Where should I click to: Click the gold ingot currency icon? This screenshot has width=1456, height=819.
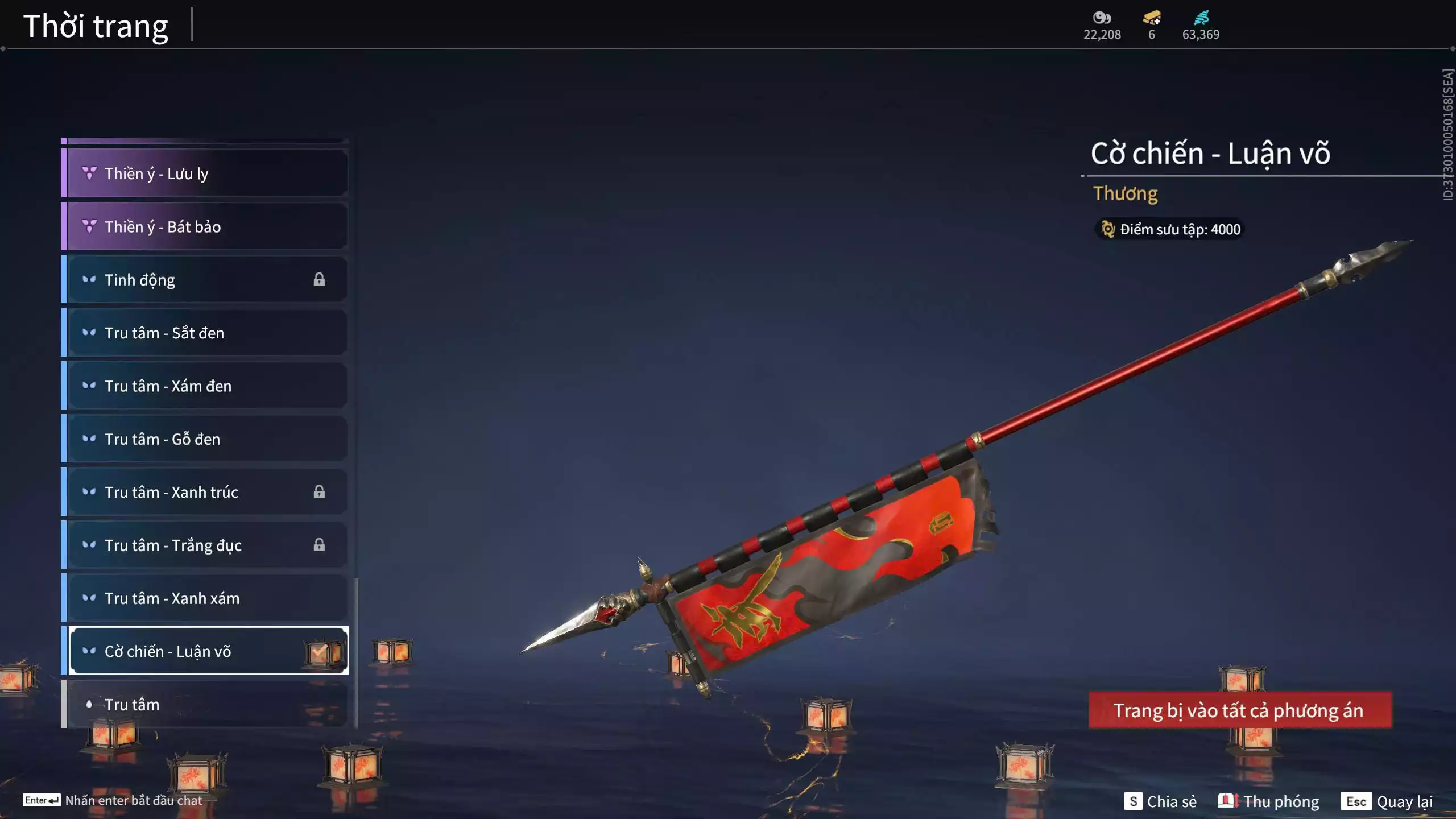pos(1152,18)
